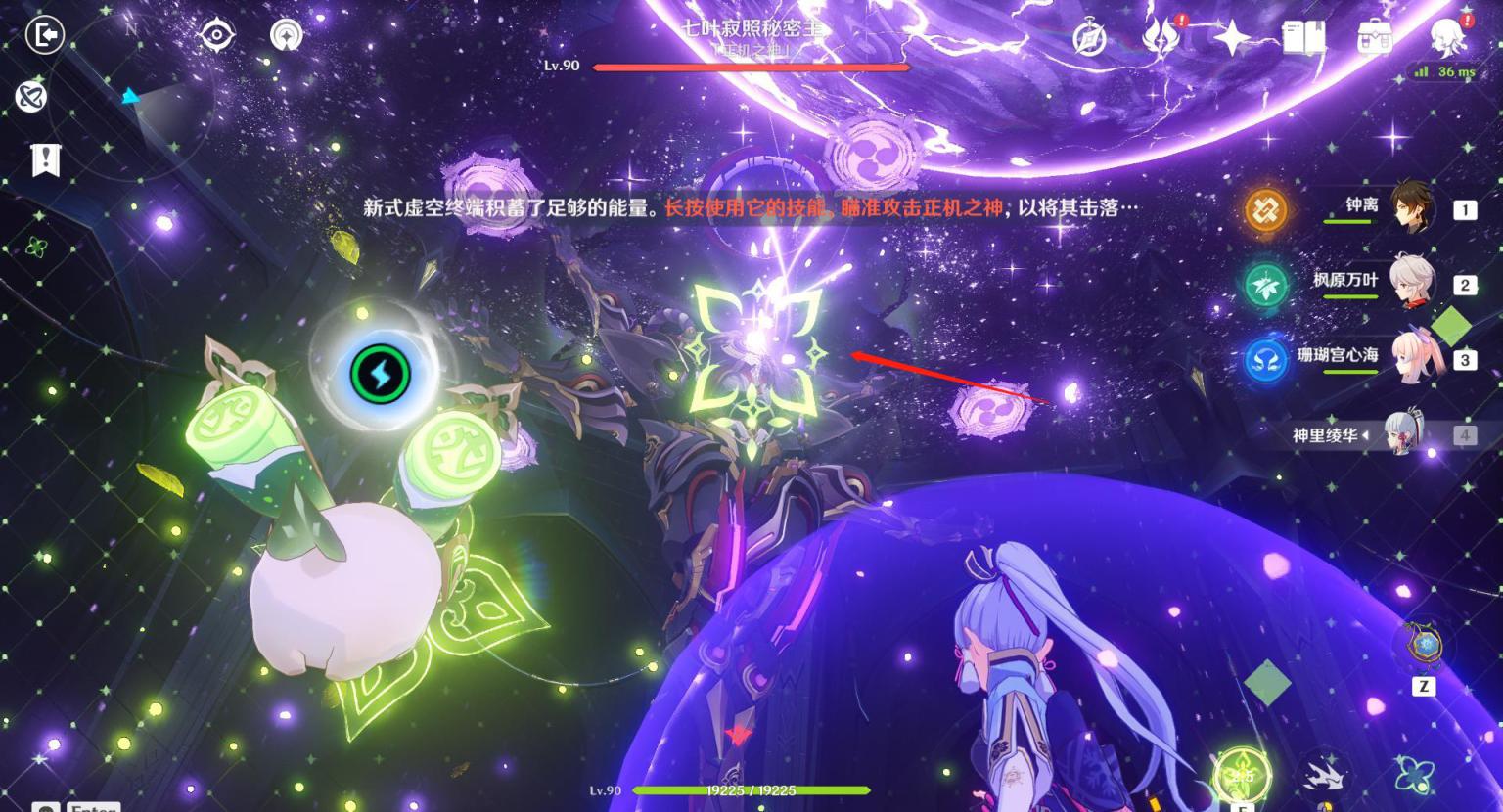1503x812 pixels.
Task: Activate the glowing green terminal skill
Action: click(1241, 773)
